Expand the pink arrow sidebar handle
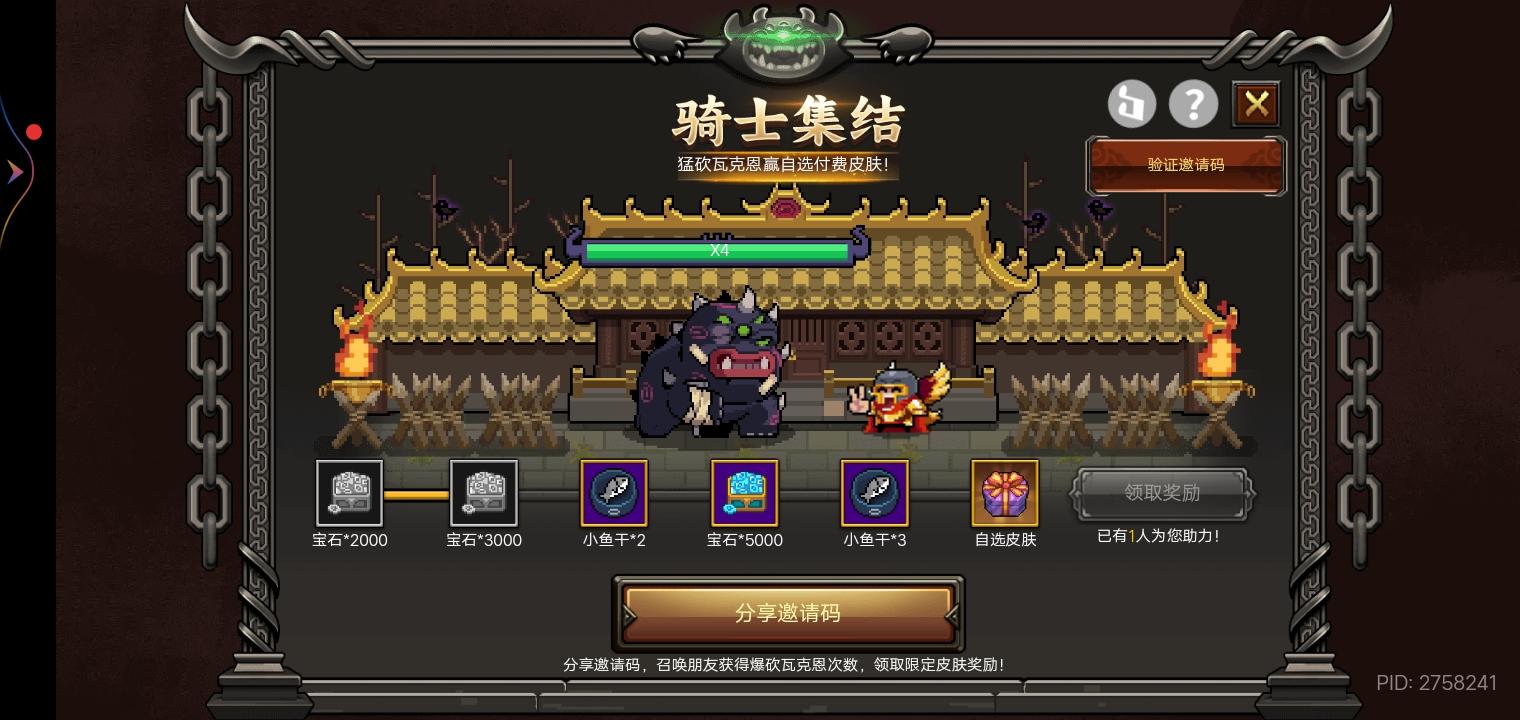The width and height of the screenshot is (1520, 720). [15, 171]
